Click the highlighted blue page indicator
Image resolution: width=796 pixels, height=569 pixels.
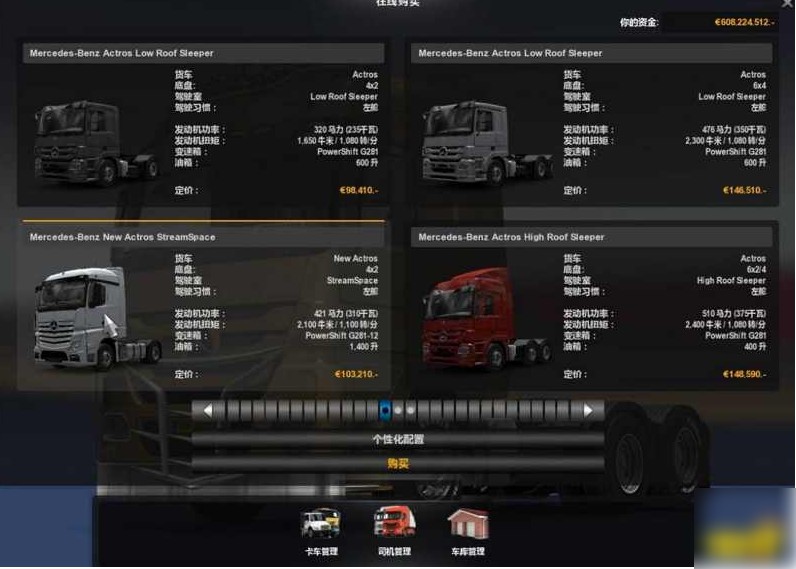point(385,410)
